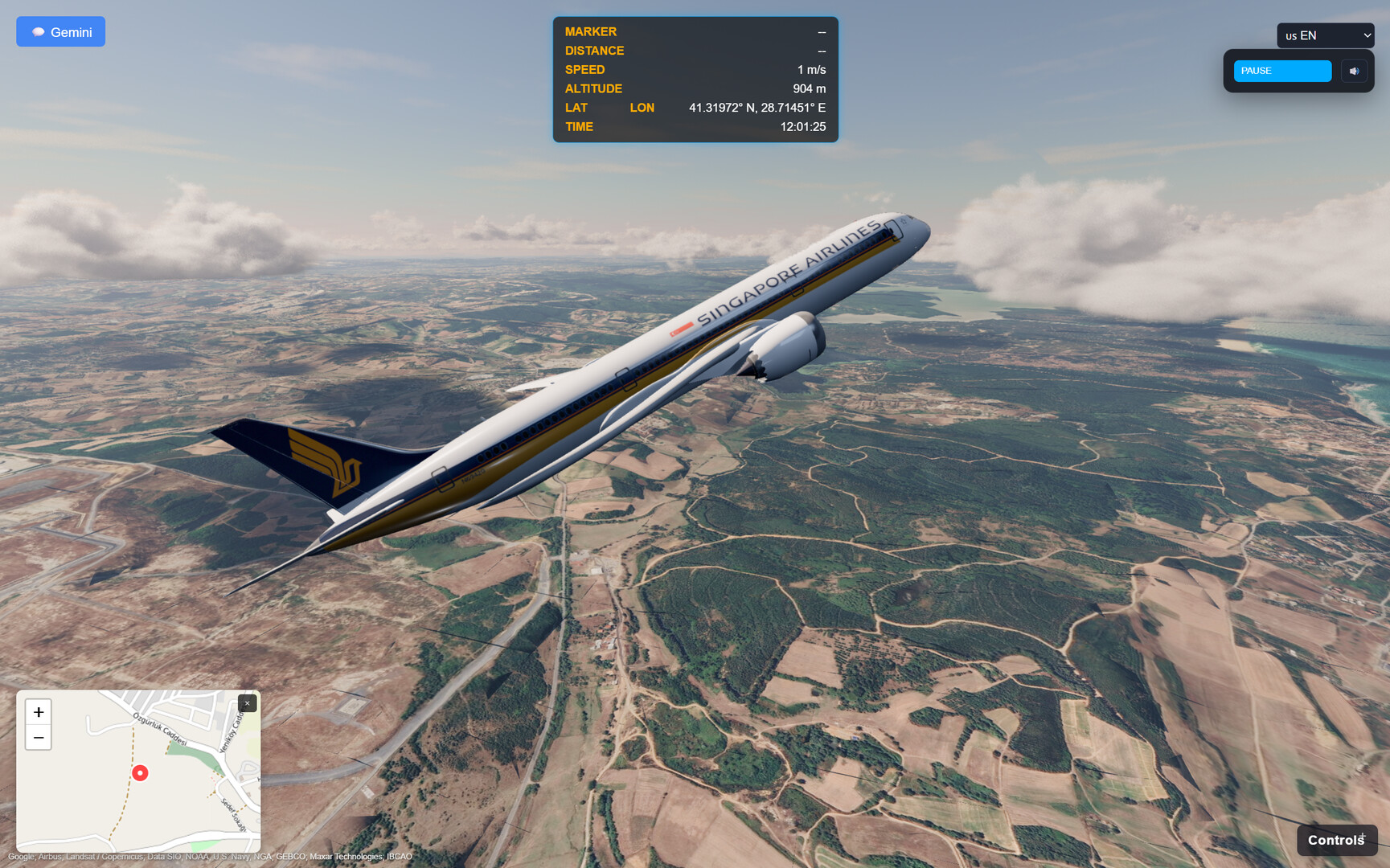Click the US flag icon in language selector
The height and width of the screenshot is (868, 1390).
[x=1294, y=35]
